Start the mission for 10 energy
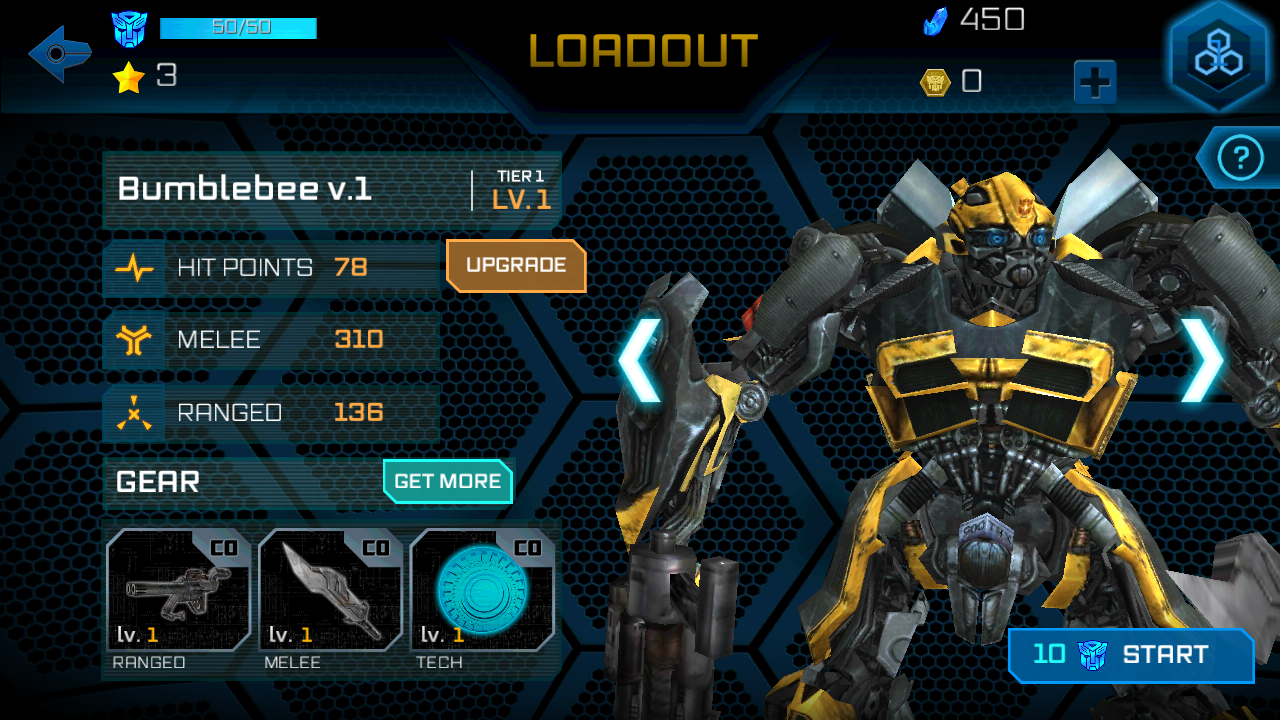 pos(1131,655)
